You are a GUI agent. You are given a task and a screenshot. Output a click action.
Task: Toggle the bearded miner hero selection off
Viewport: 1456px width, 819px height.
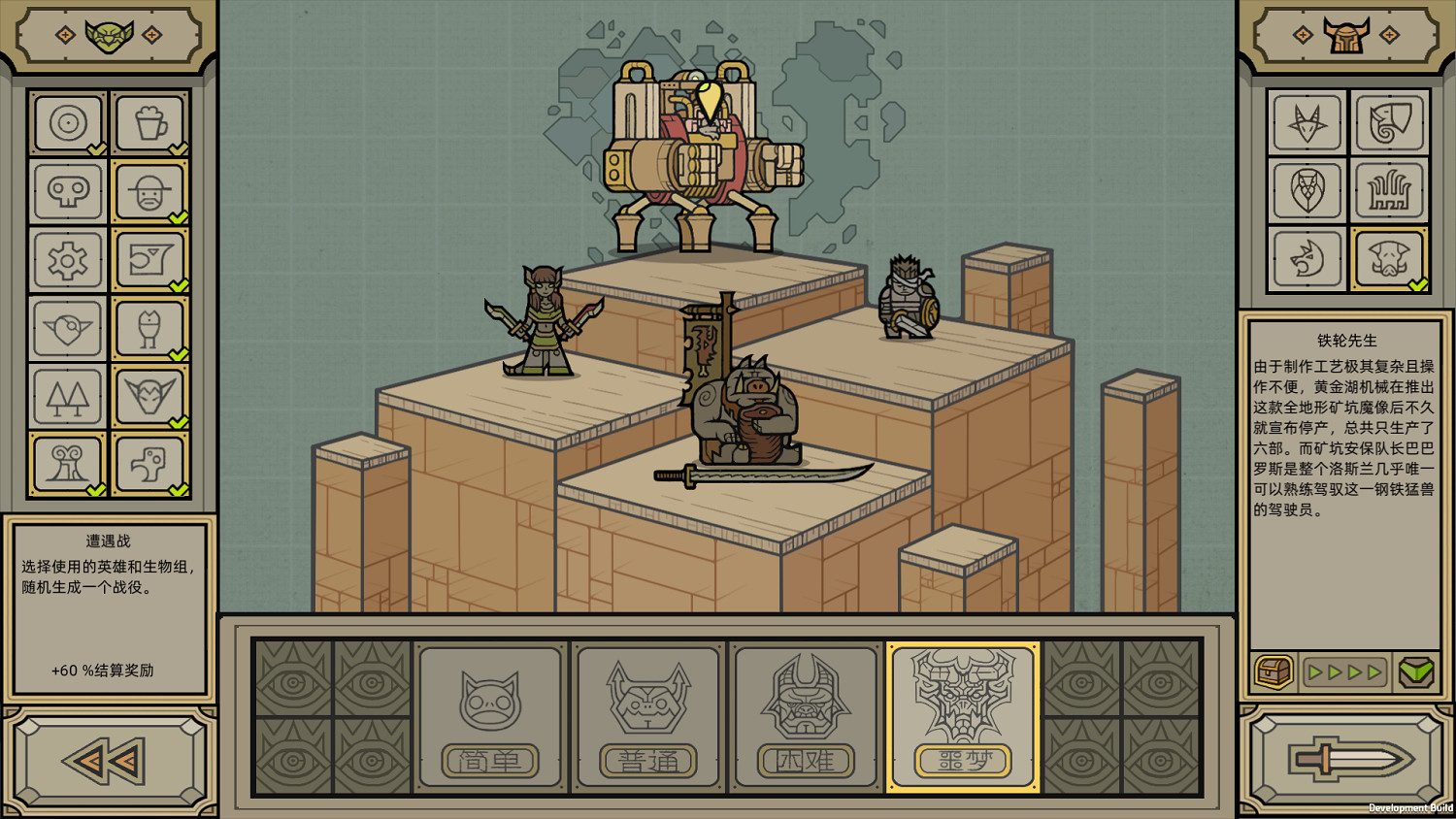149,191
